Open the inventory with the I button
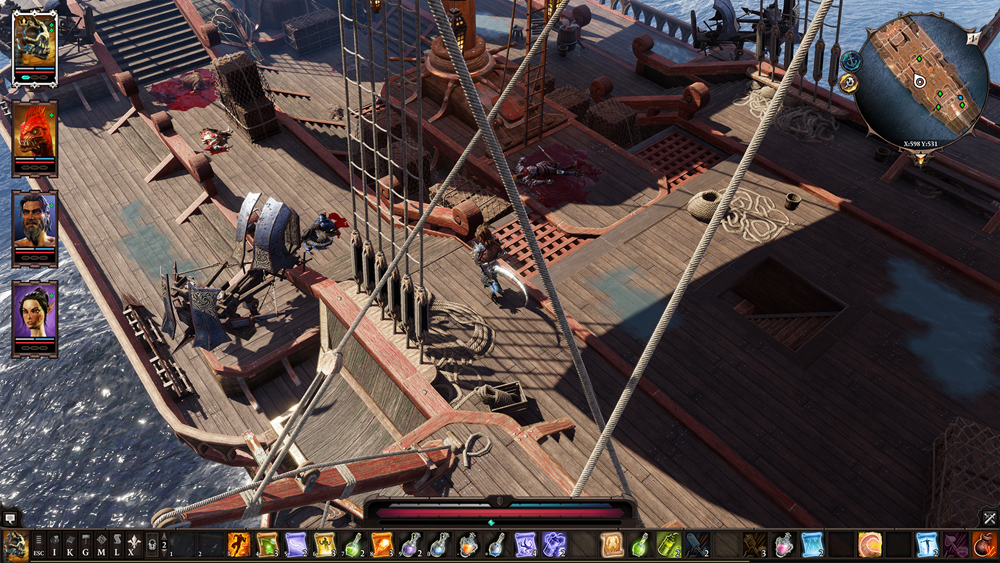This screenshot has width=1000, height=563. pos(56,546)
